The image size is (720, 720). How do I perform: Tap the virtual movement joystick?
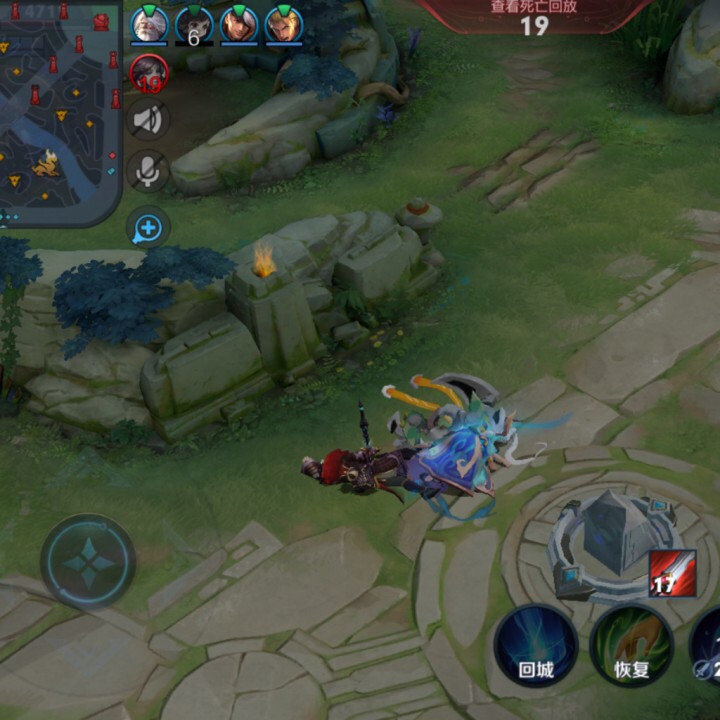pyautogui.click(x=88, y=562)
